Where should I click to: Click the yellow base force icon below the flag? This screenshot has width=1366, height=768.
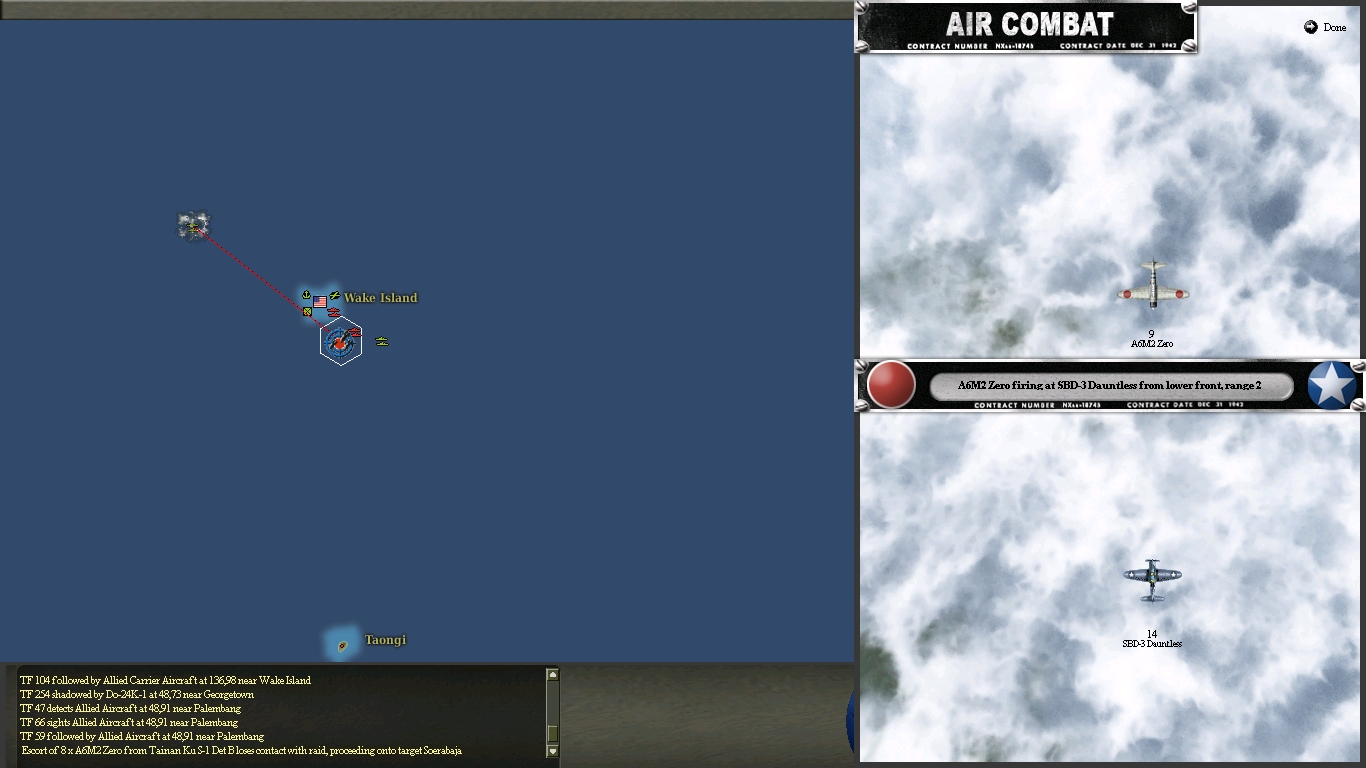tap(307, 311)
